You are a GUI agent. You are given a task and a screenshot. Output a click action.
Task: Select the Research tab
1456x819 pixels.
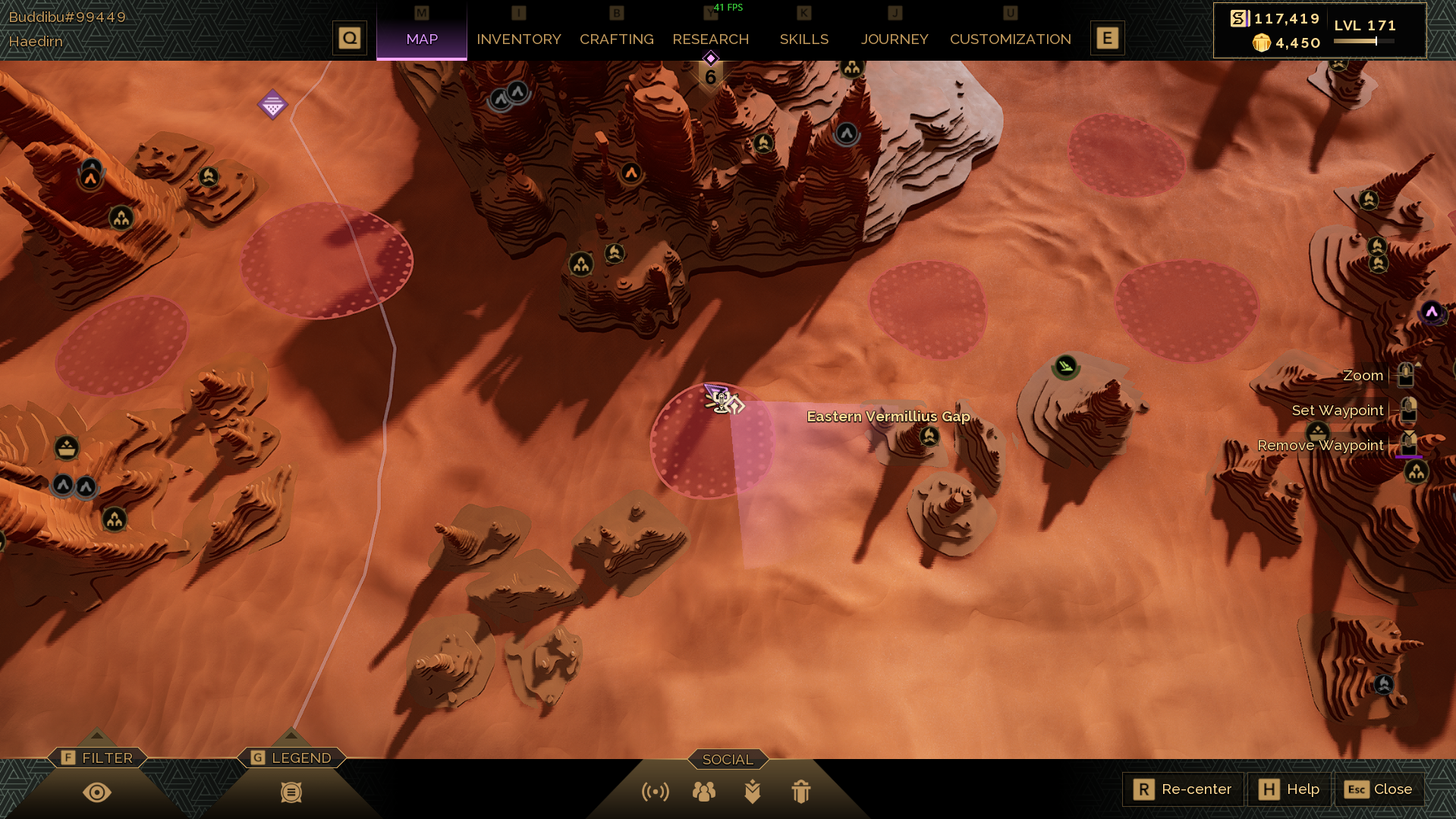(x=710, y=39)
